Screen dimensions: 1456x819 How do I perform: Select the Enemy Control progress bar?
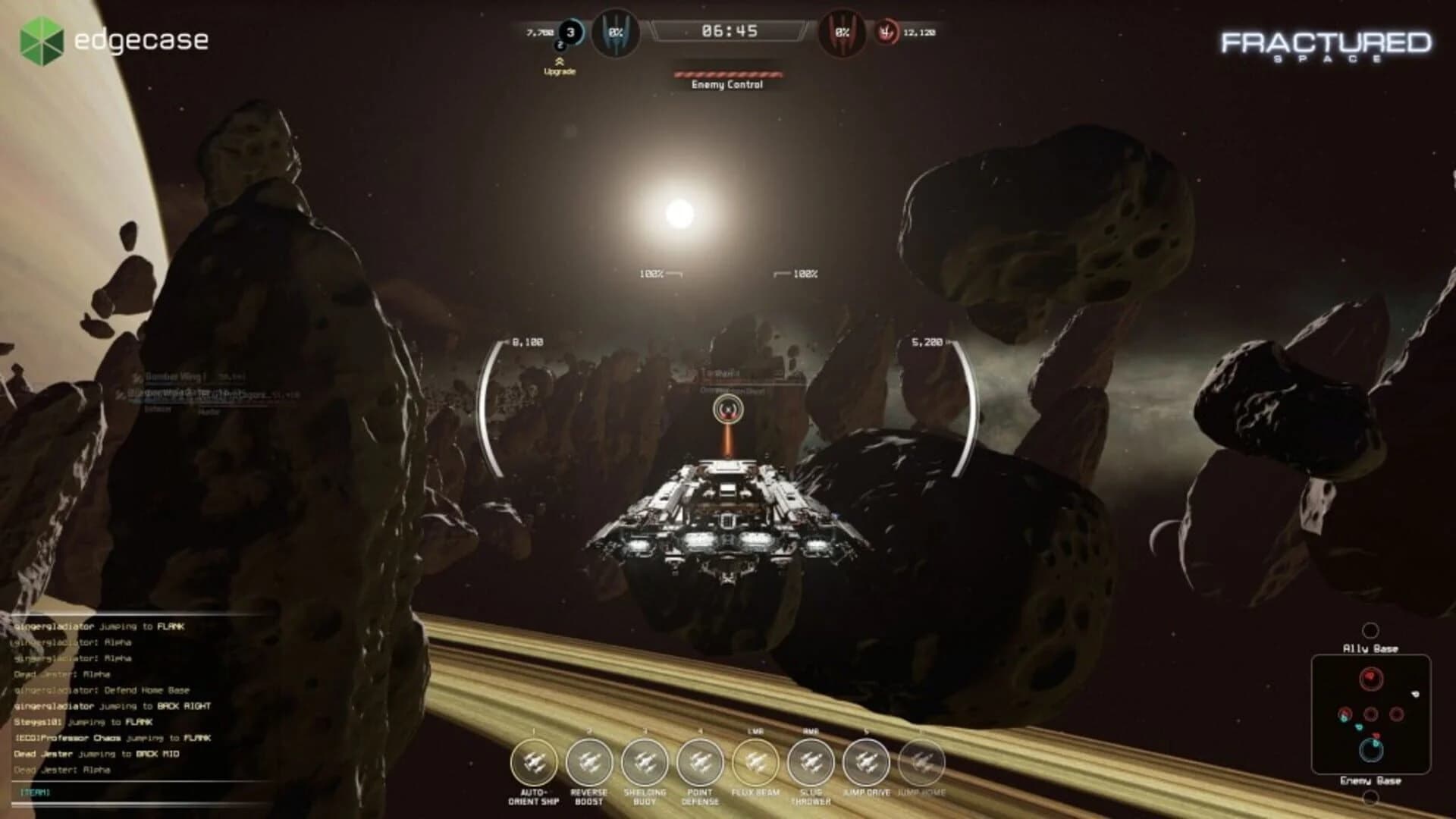coord(727,73)
